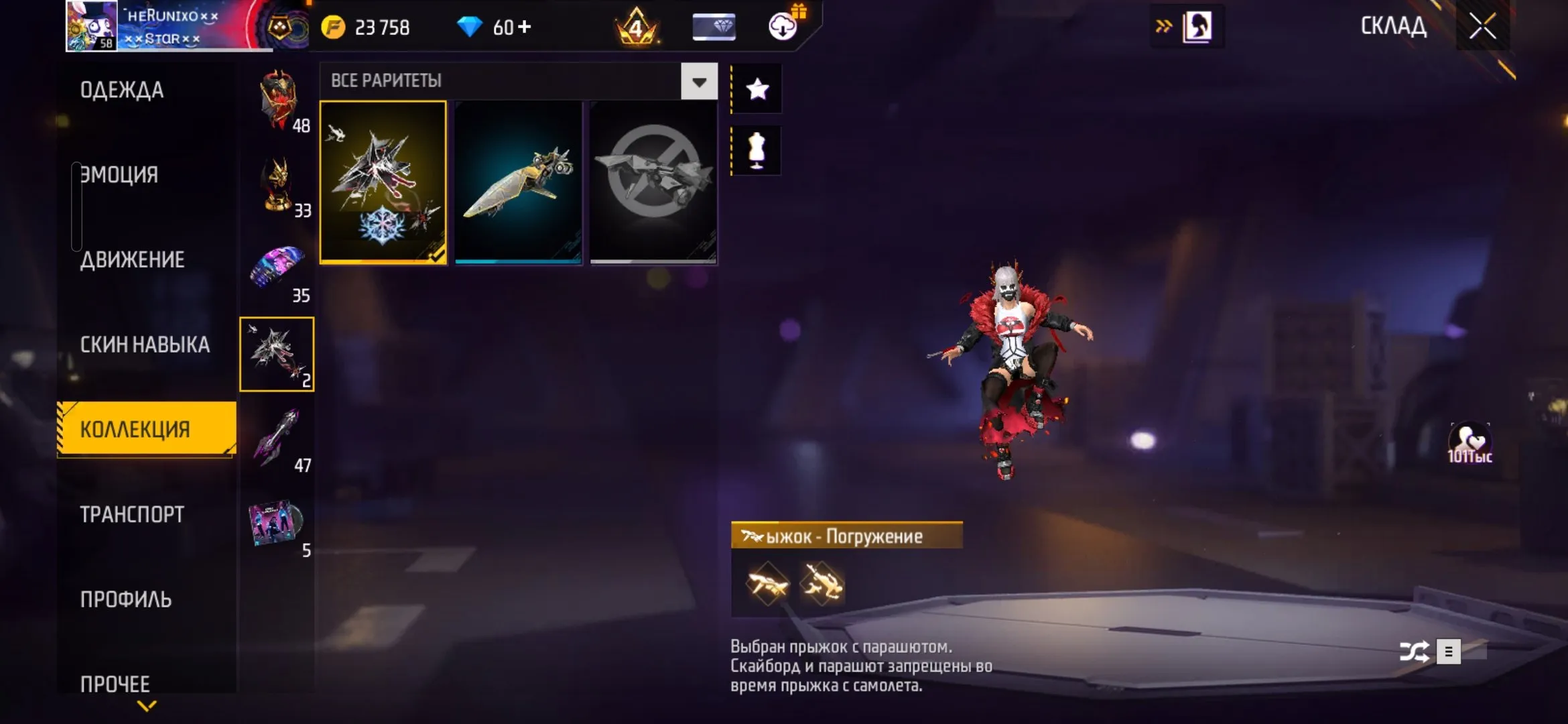Select the equipped snowflake skydive skin
The image size is (1568, 724).
tap(383, 182)
